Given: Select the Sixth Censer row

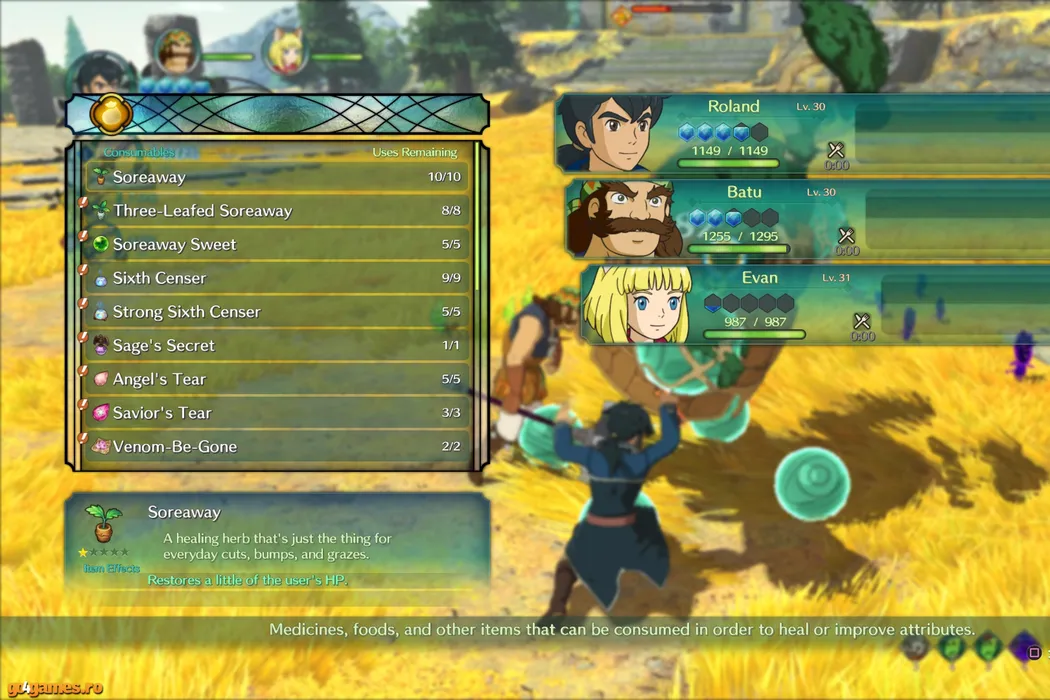Looking at the screenshot, I should click(275, 278).
